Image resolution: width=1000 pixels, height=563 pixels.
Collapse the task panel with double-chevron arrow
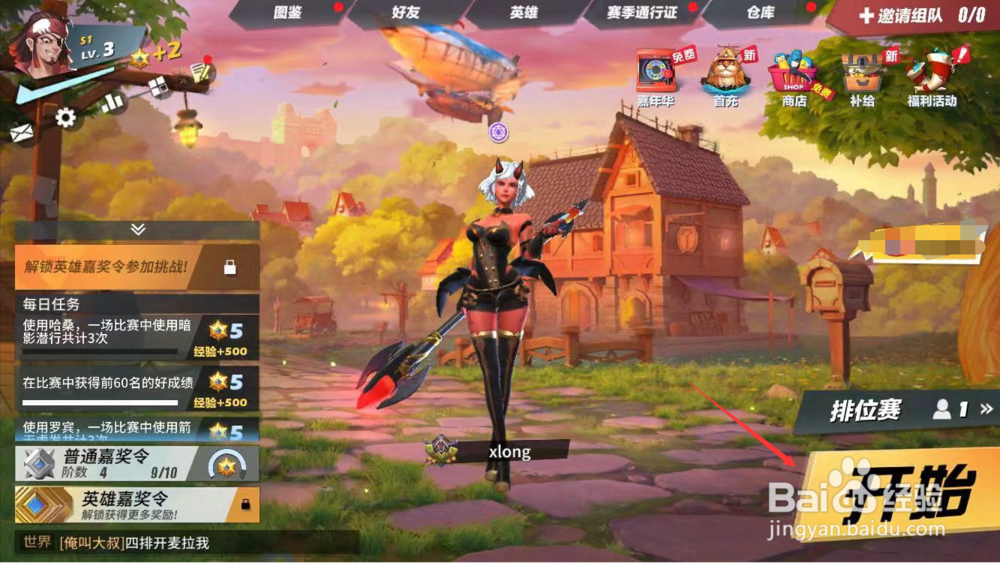pos(137,230)
